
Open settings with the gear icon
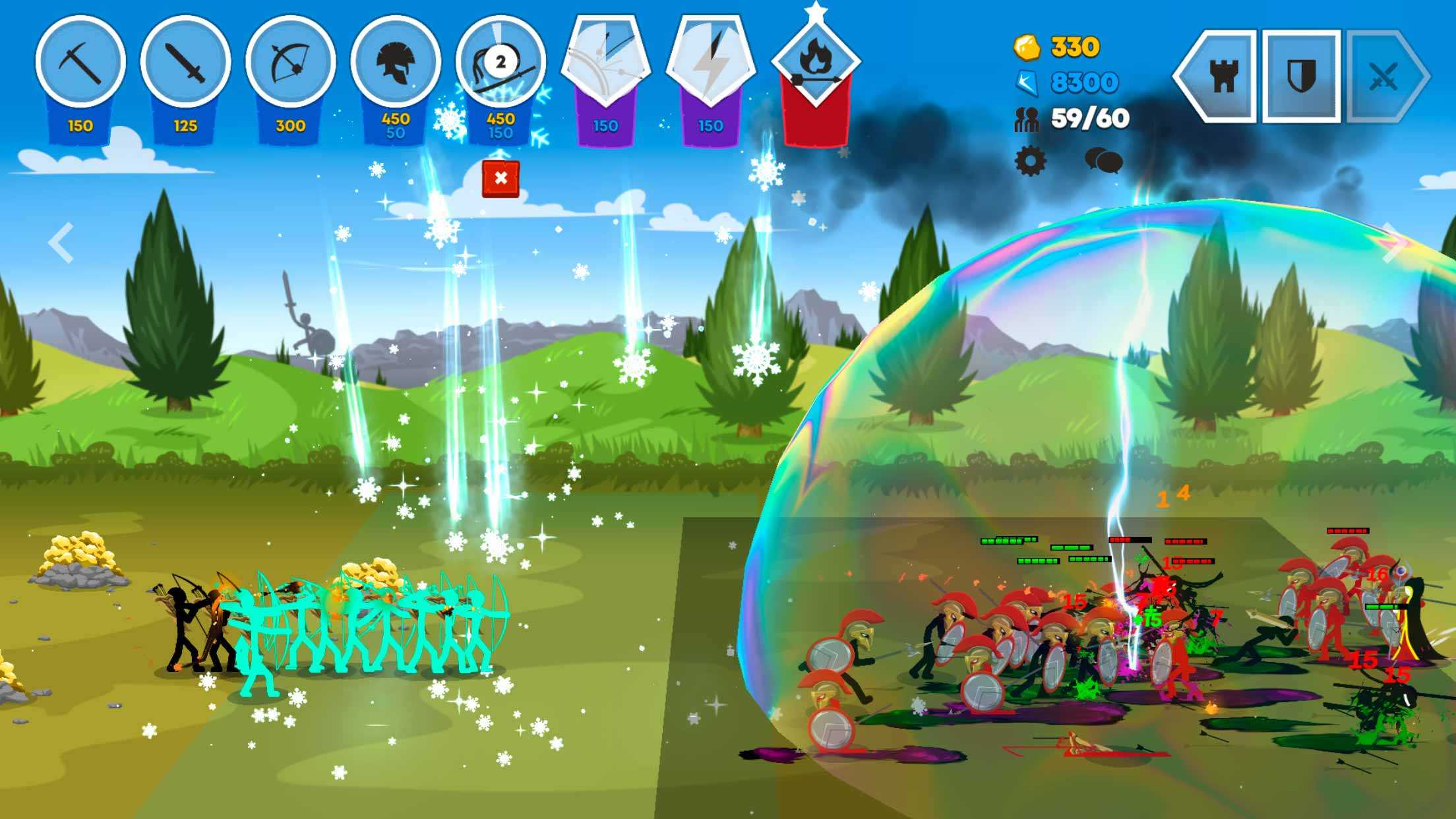[1030, 161]
